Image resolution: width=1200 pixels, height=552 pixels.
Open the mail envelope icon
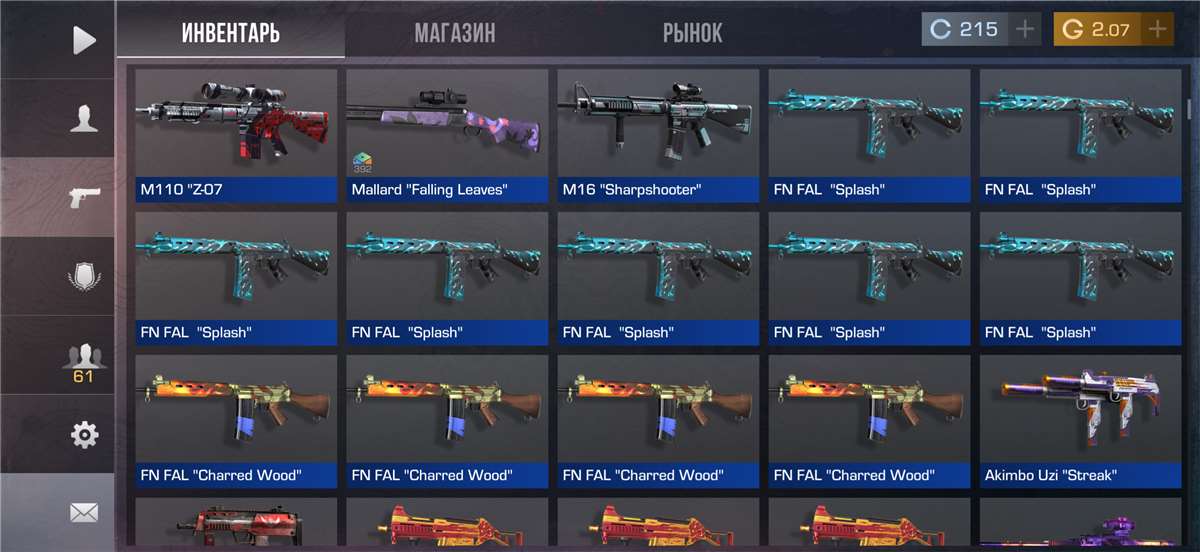tap(85, 513)
